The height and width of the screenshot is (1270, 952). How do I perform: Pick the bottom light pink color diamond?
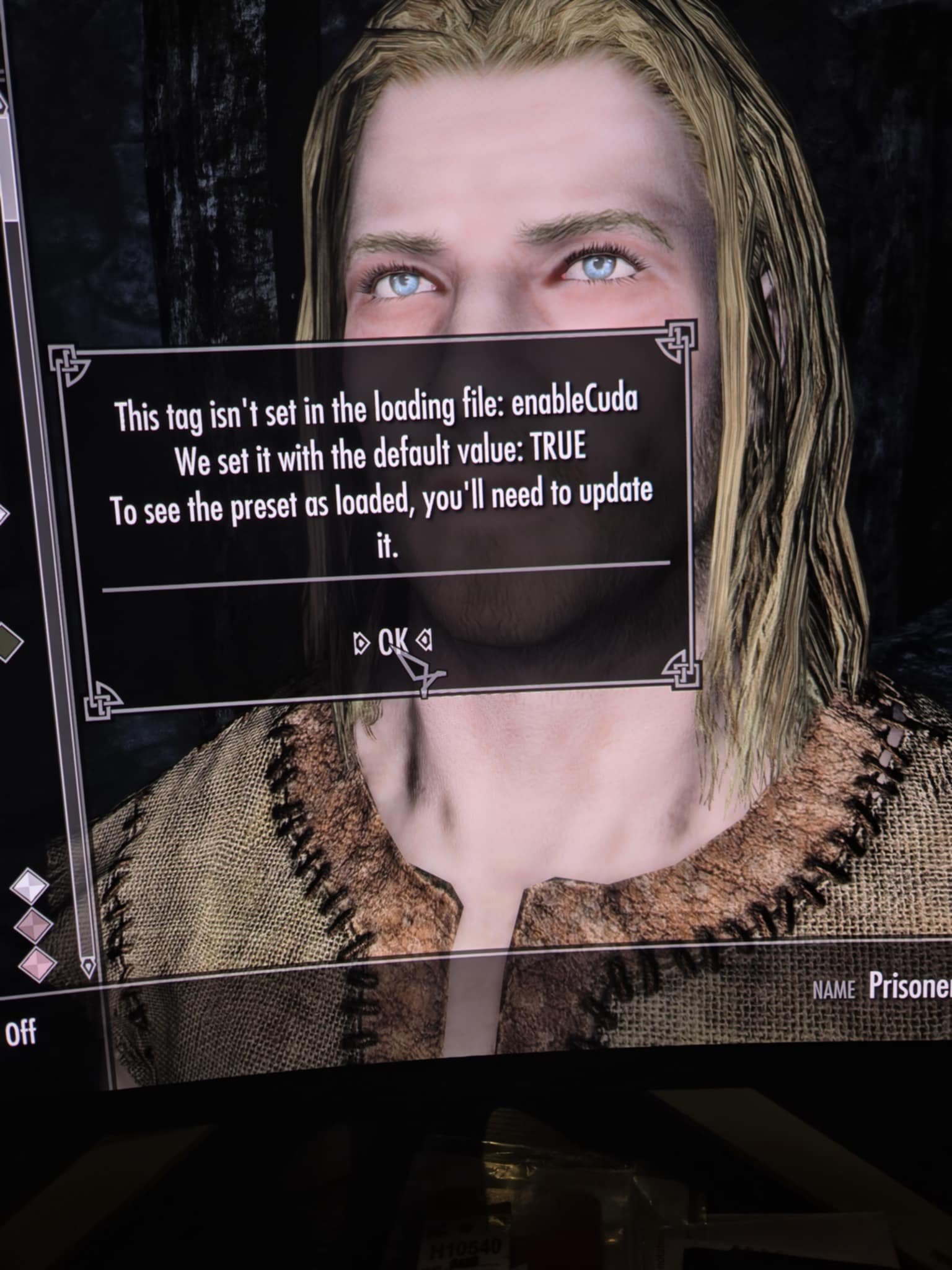35,964
